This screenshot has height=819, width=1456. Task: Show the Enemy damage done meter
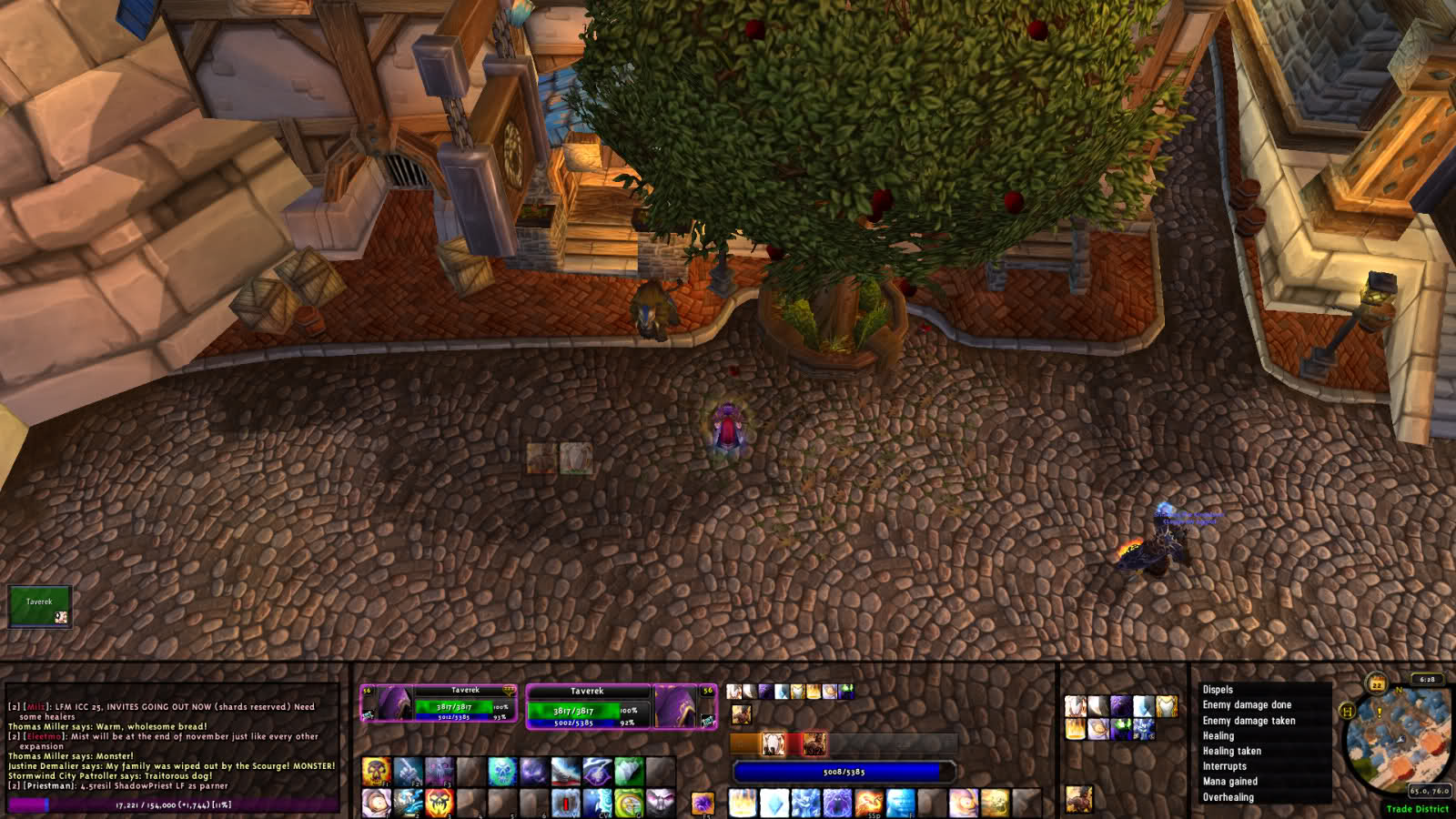point(1247,705)
